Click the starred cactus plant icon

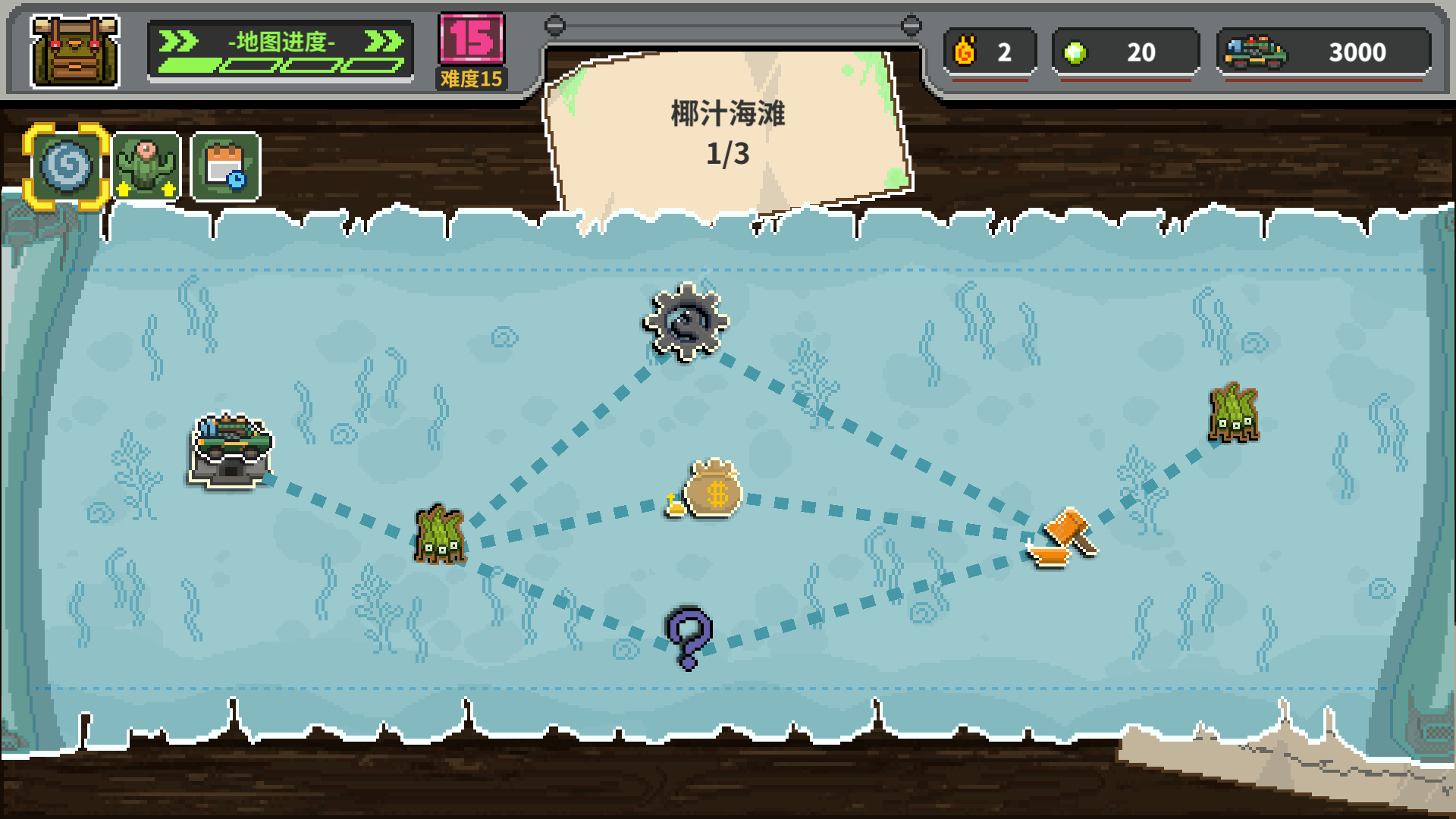point(147,165)
